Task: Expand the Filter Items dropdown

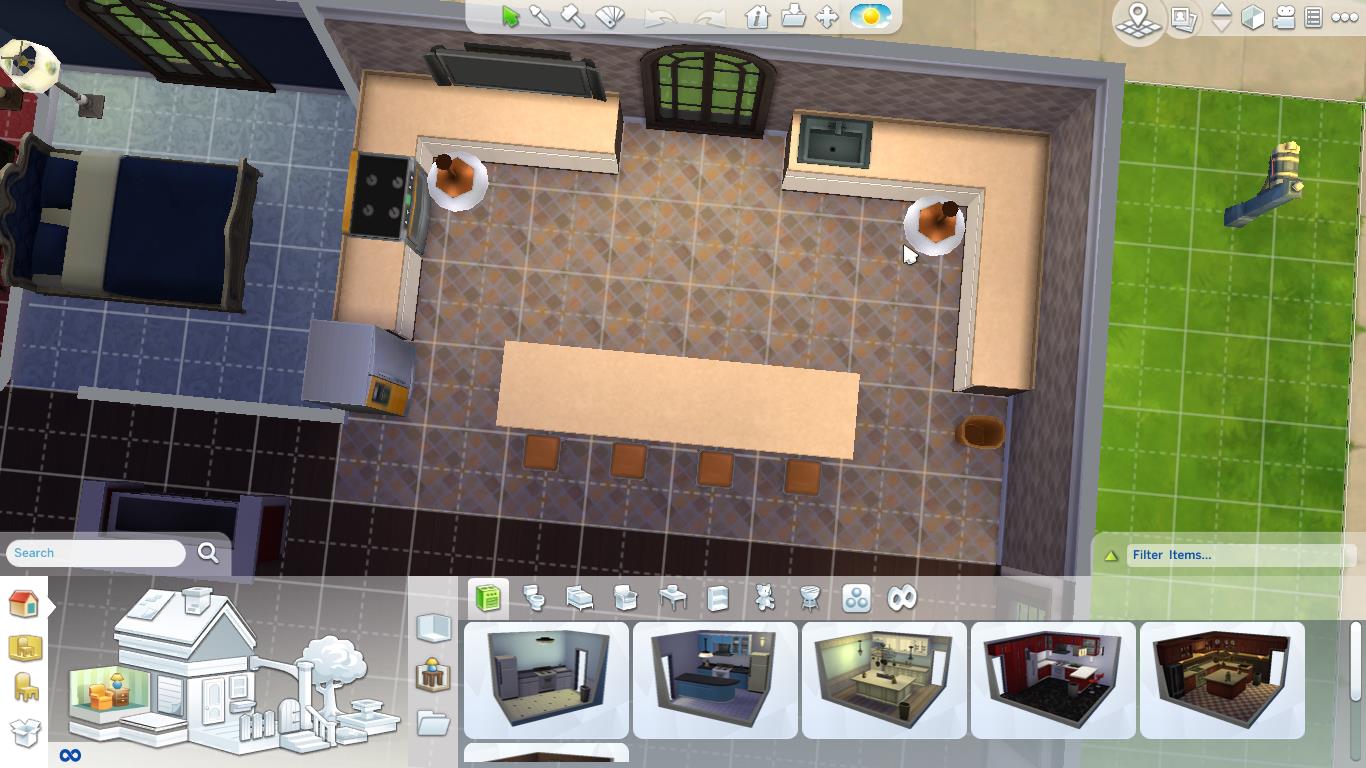Action: pyautogui.click(x=1240, y=555)
